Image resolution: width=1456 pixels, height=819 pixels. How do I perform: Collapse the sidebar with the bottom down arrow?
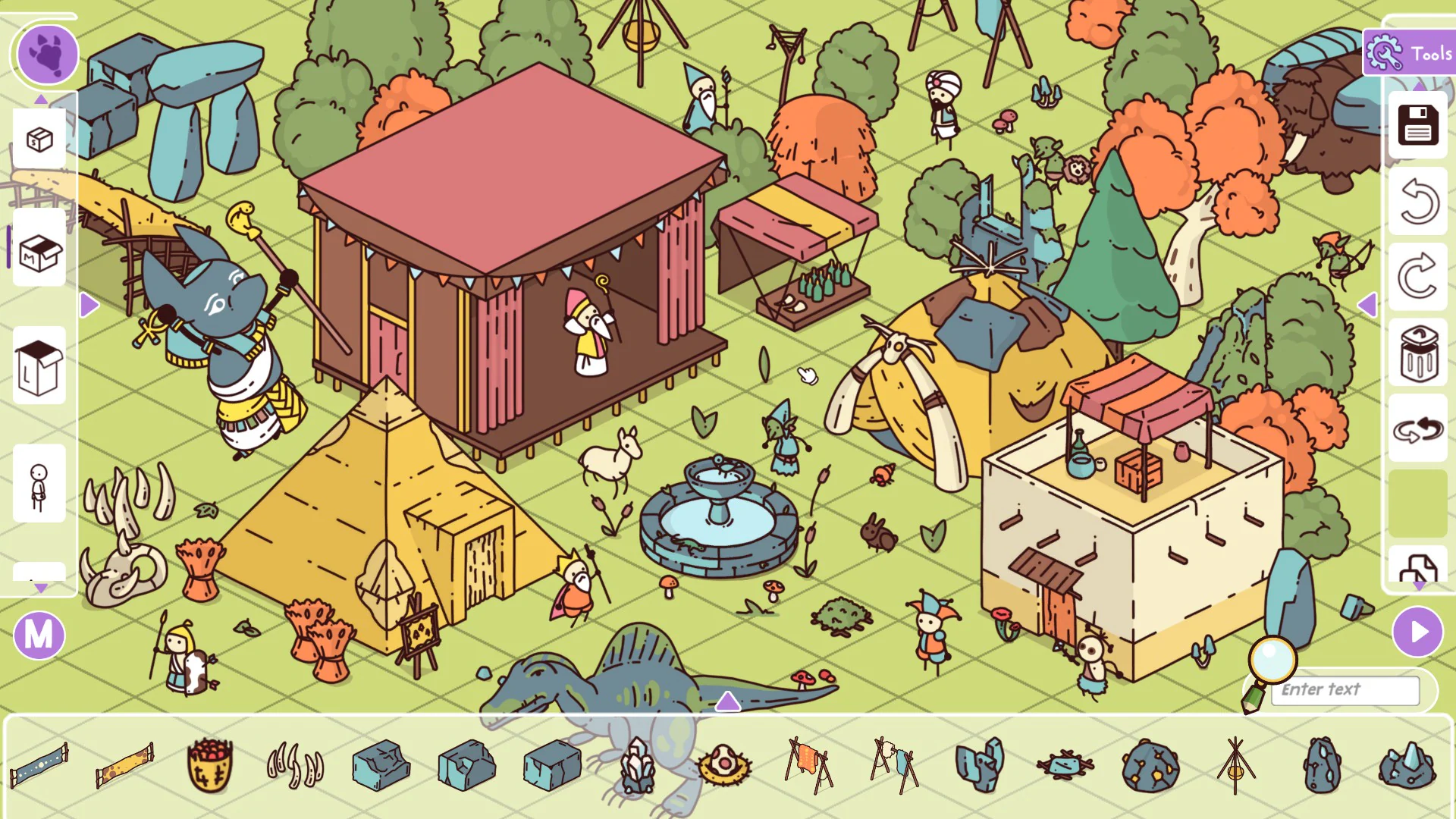click(39, 585)
